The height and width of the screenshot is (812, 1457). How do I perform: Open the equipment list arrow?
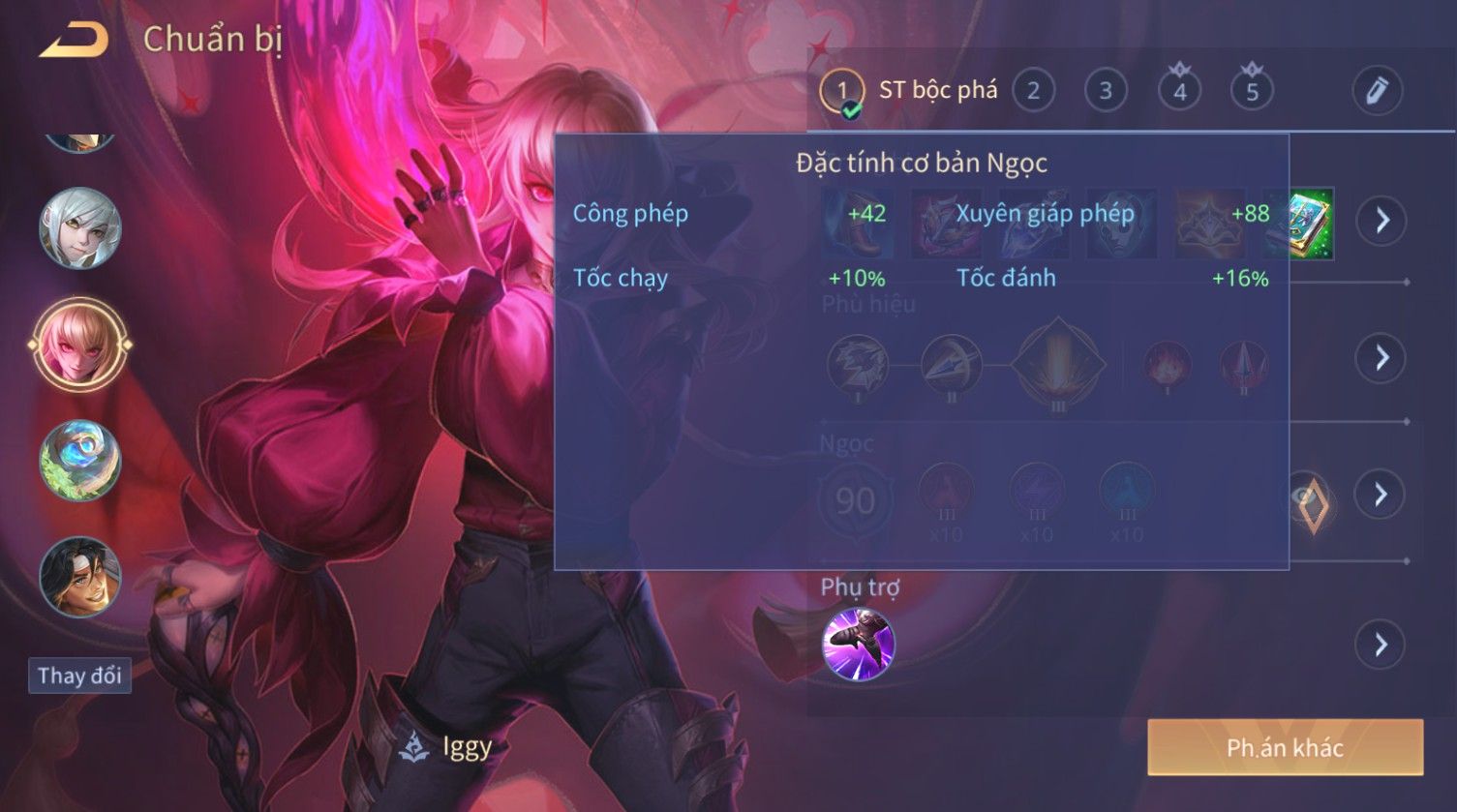pos(1381,221)
